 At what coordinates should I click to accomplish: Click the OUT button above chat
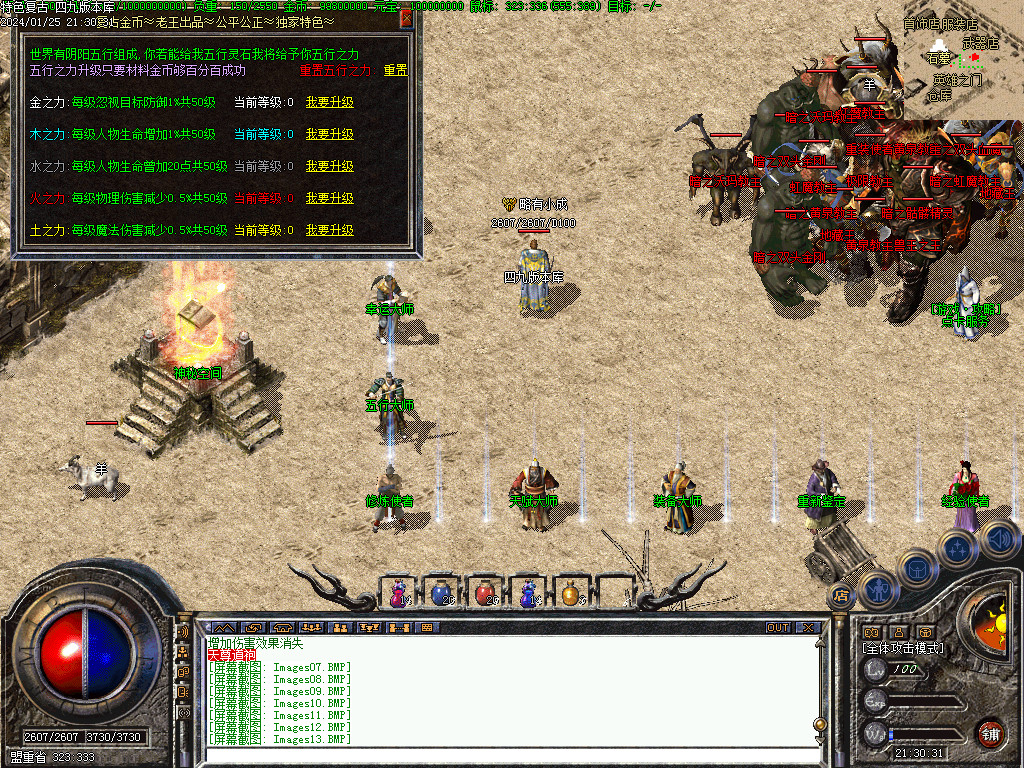[778, 628]
